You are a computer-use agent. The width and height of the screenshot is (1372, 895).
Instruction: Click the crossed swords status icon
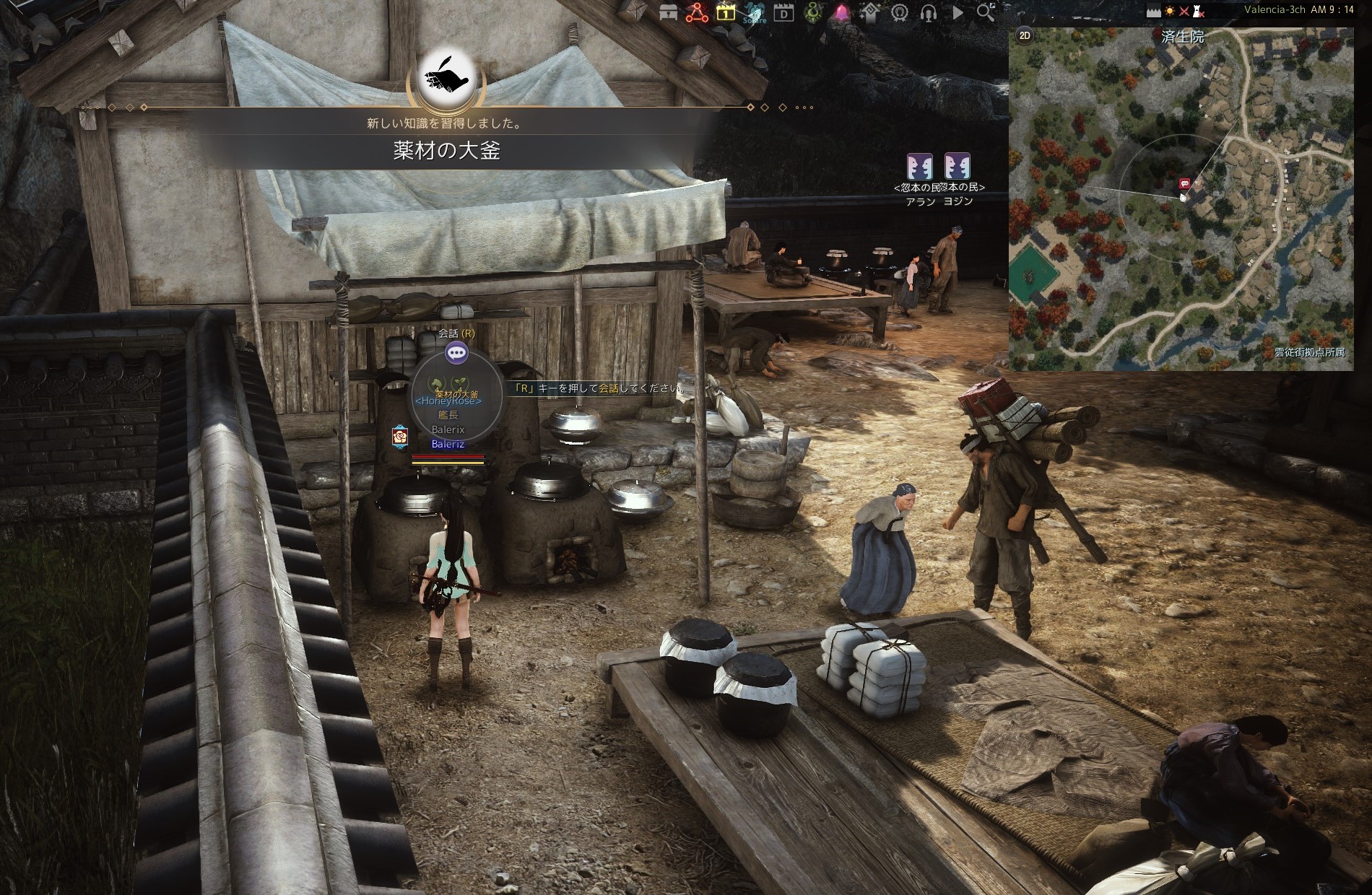tap(1184, 11)
